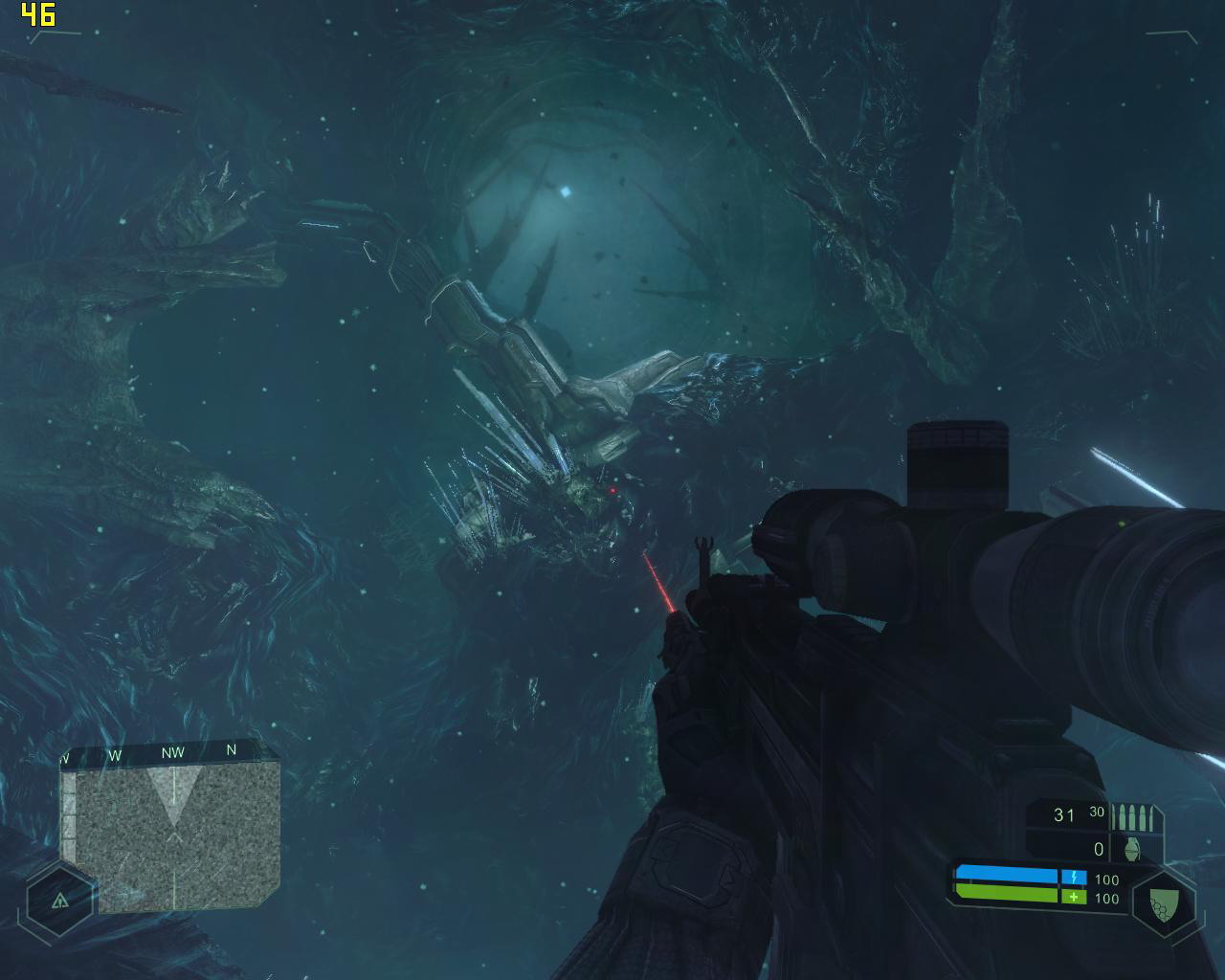Select the threat warning triangle hexagon
This screenshot has width=1225, height=980.
click(60, 900)
